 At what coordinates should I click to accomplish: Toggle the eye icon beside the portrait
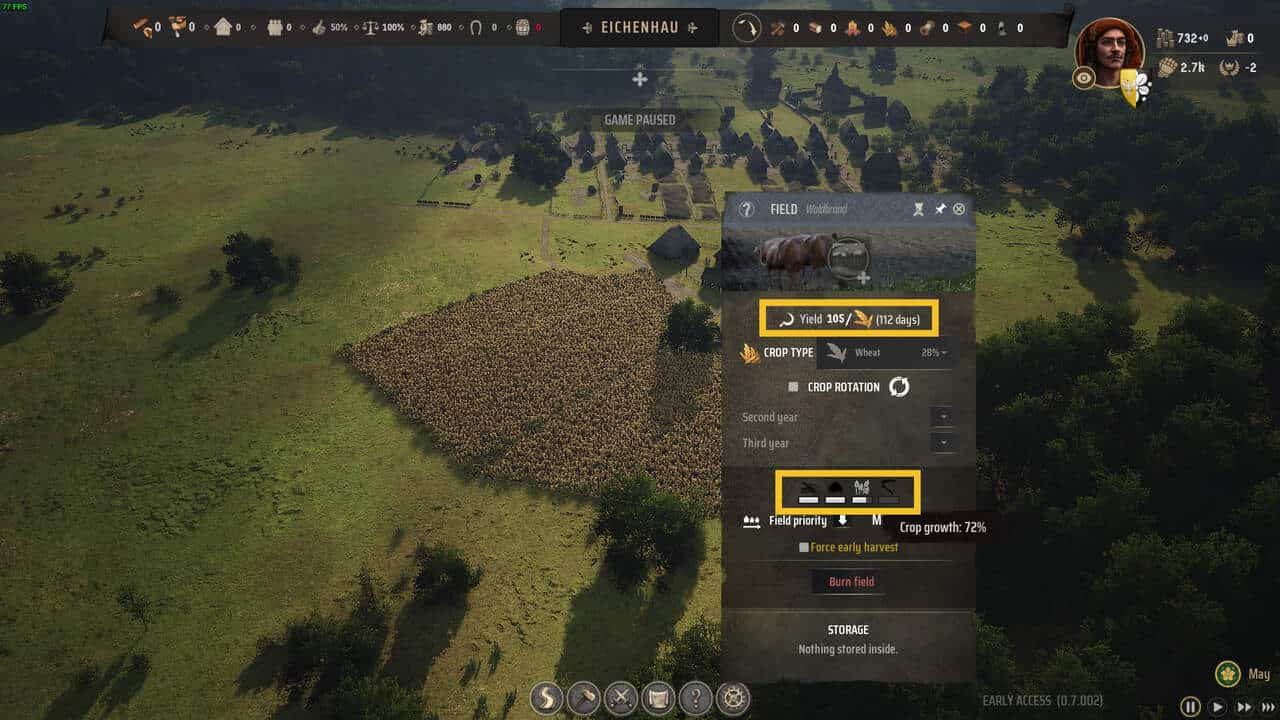tap(1084, 78)
